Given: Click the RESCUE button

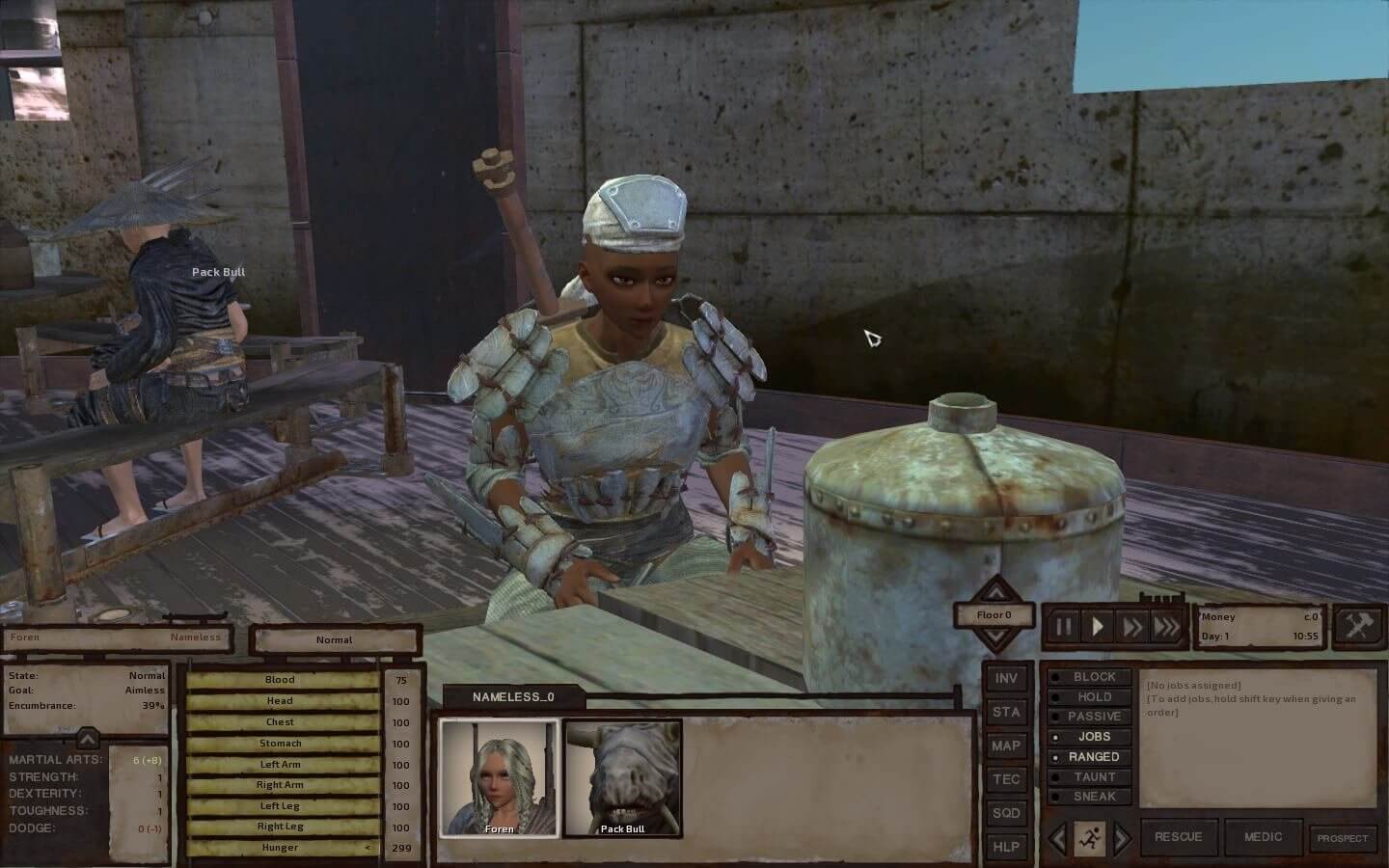Looking at the screenshot, I should tap(1179, 837).
